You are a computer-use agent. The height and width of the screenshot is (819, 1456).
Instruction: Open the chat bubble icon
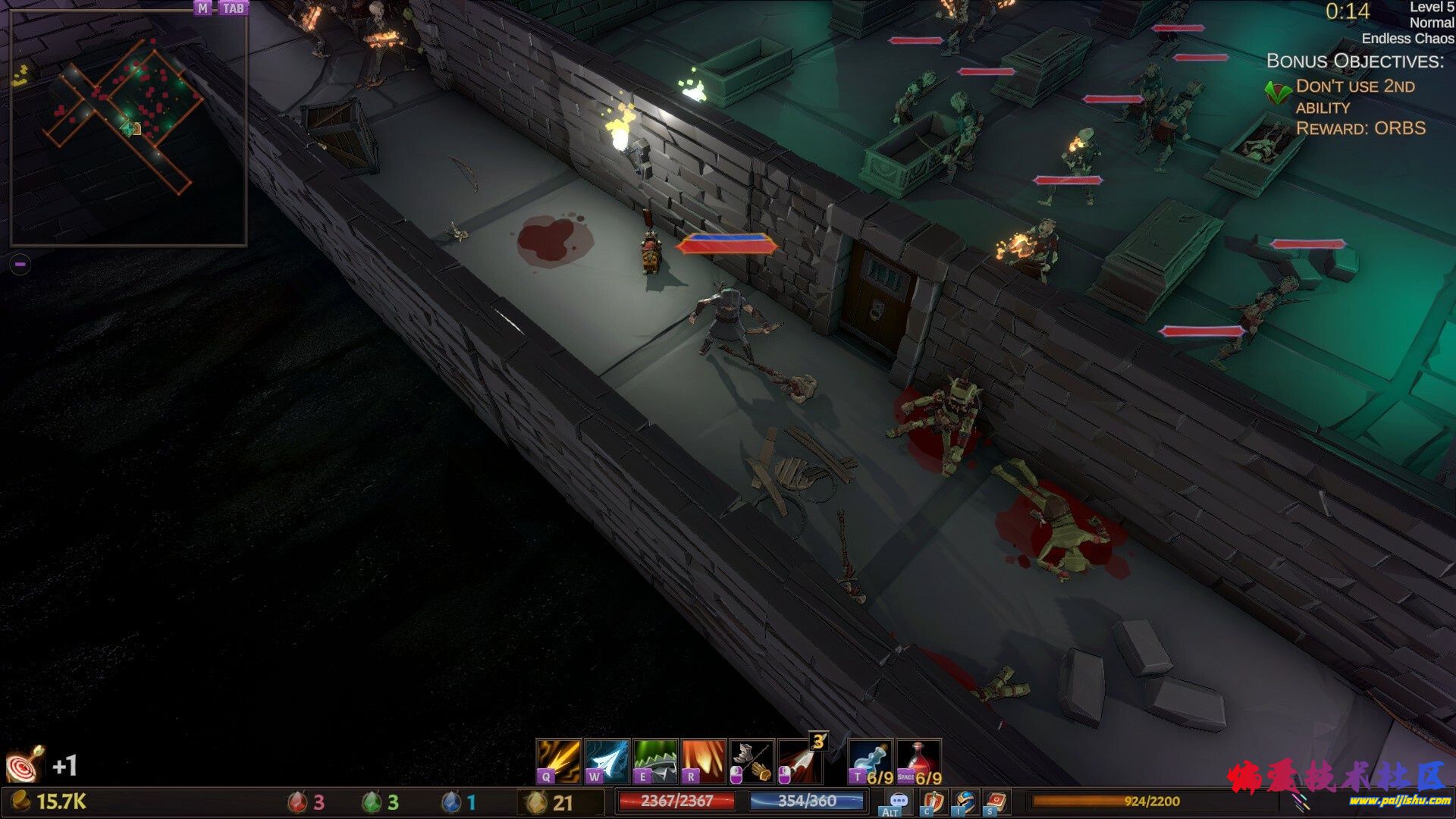898,802
